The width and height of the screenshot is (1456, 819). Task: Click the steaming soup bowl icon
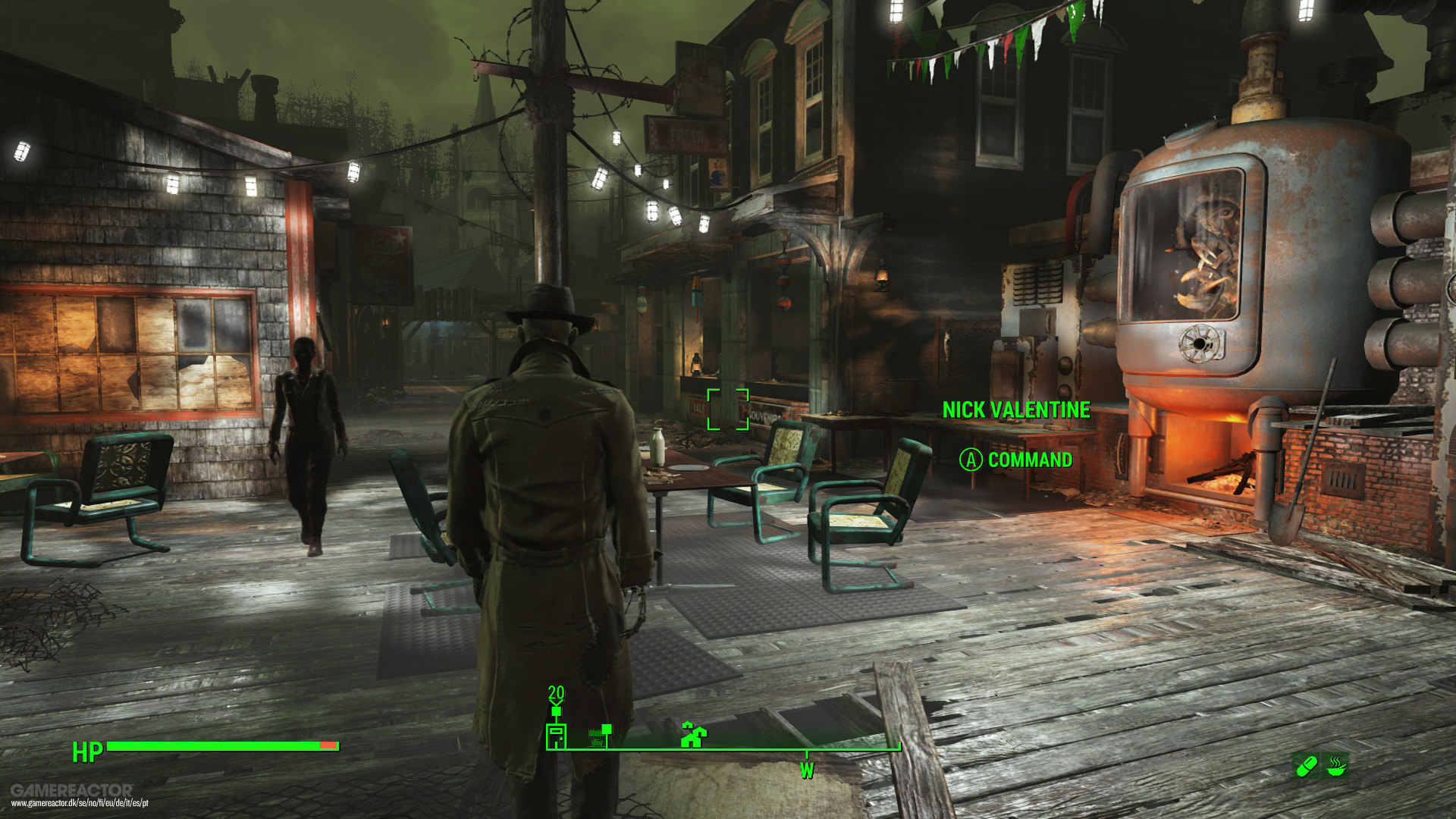[1335, 767]
